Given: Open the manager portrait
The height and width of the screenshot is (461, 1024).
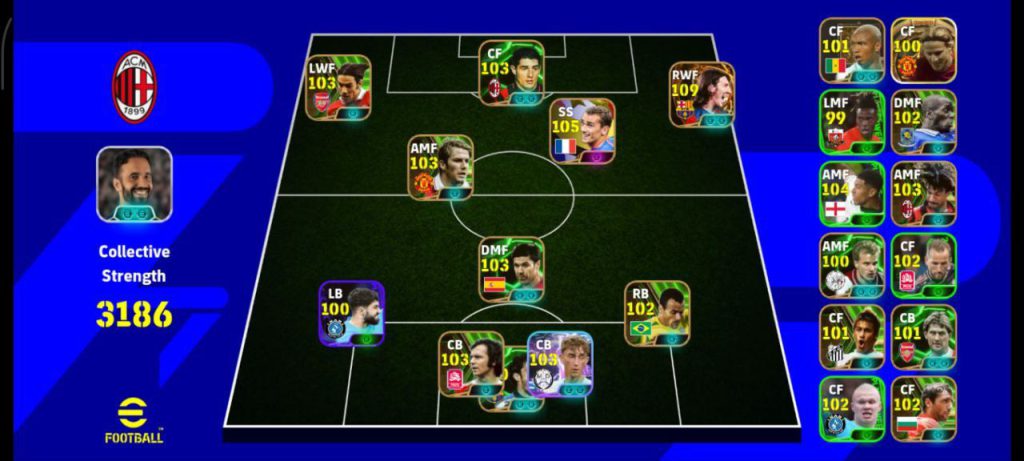Looking at the screenshot, I should (134, 184).
